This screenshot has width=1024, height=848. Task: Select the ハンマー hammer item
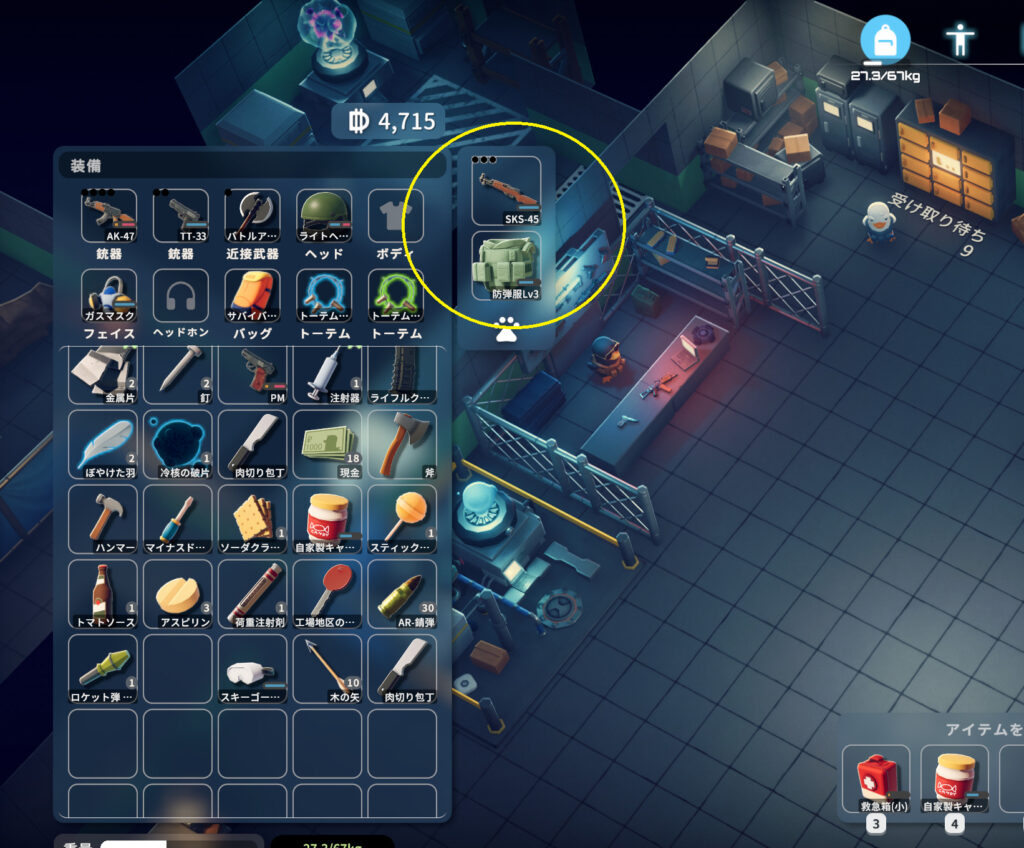(103, 519)
